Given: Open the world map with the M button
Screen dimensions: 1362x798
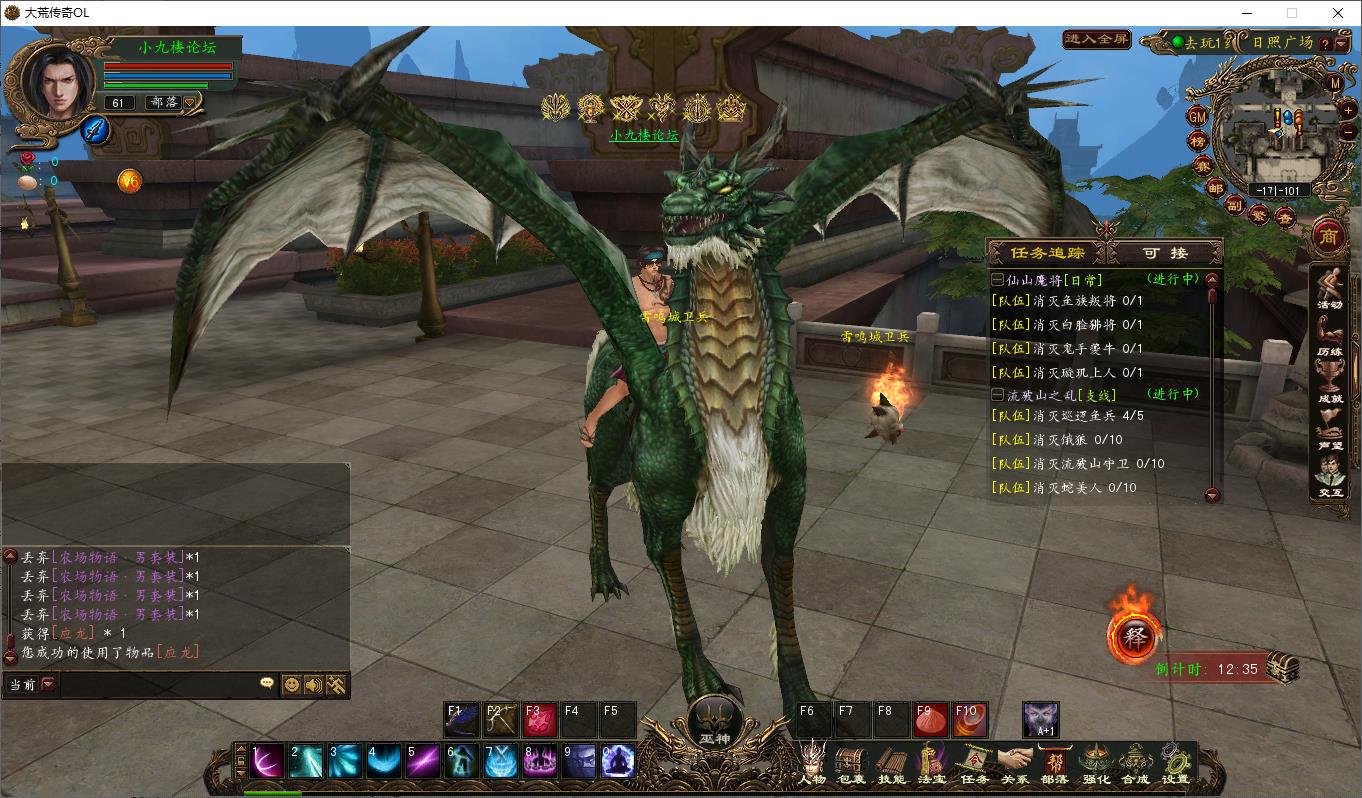Looking at the screenshot, I should (1336, 83).
